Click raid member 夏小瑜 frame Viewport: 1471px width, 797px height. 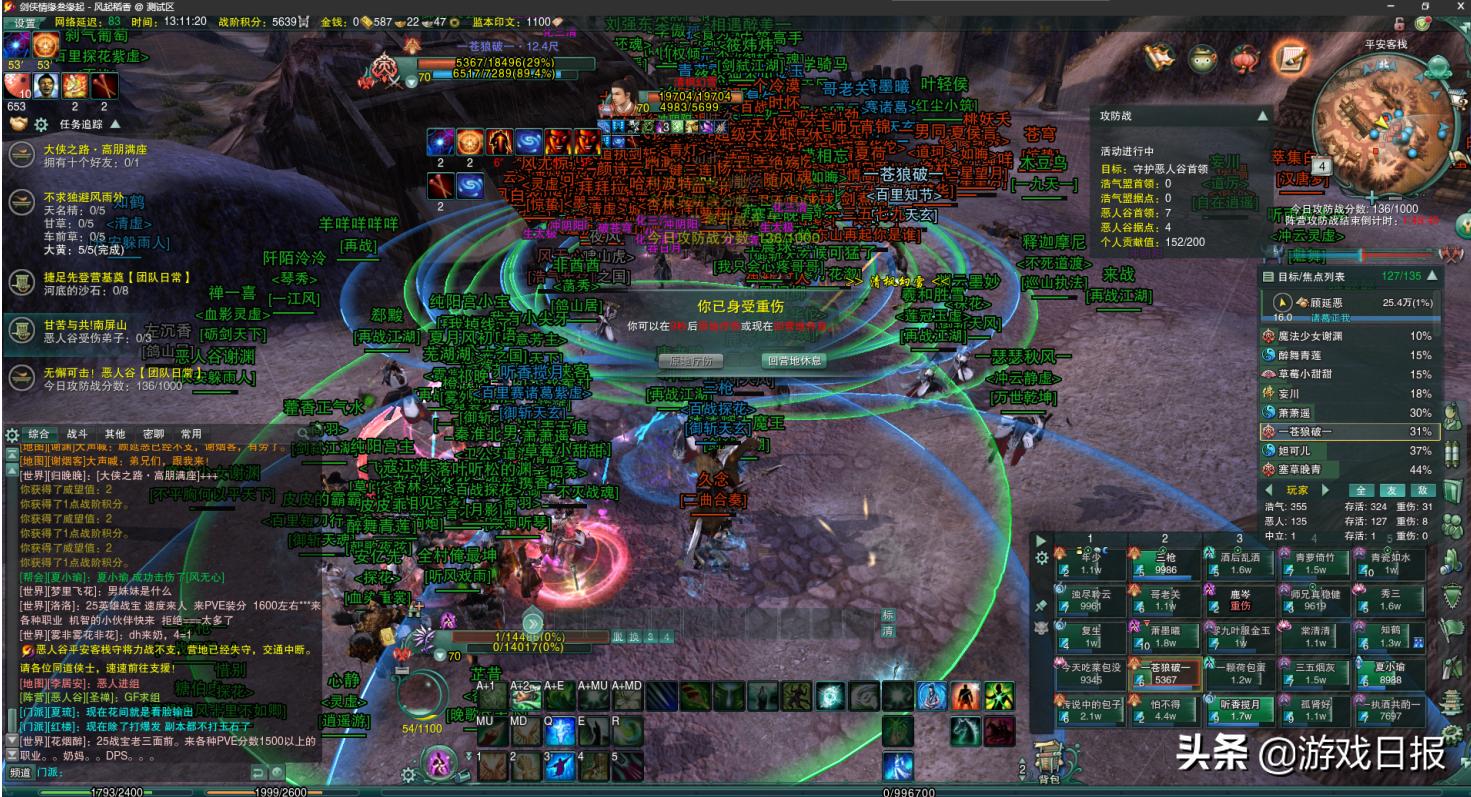pyautogui.click(x=1390, y=673)
